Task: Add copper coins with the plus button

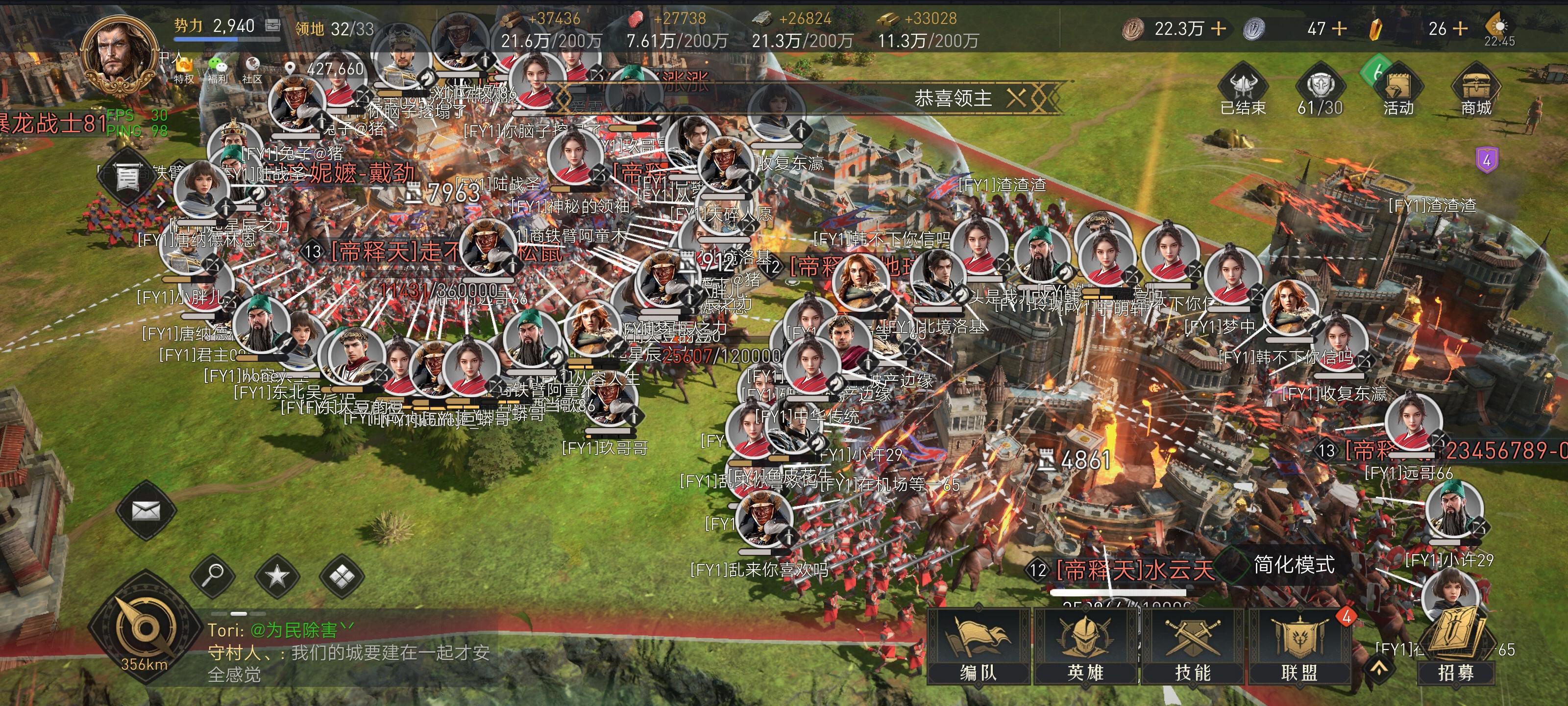Action: (1218, 28)
